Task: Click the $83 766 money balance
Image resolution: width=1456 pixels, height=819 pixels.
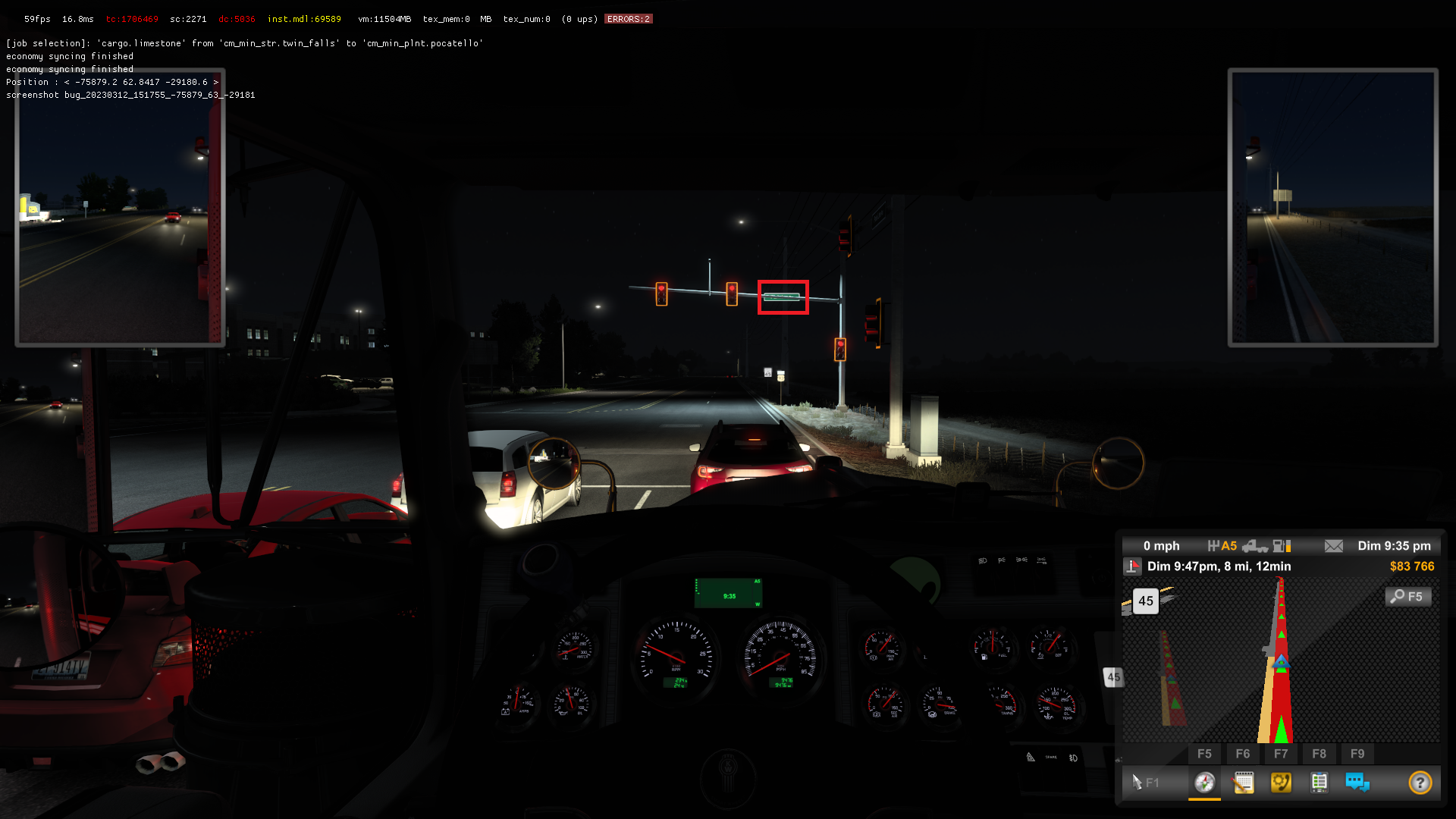Action: click(x=1410, y=566)
